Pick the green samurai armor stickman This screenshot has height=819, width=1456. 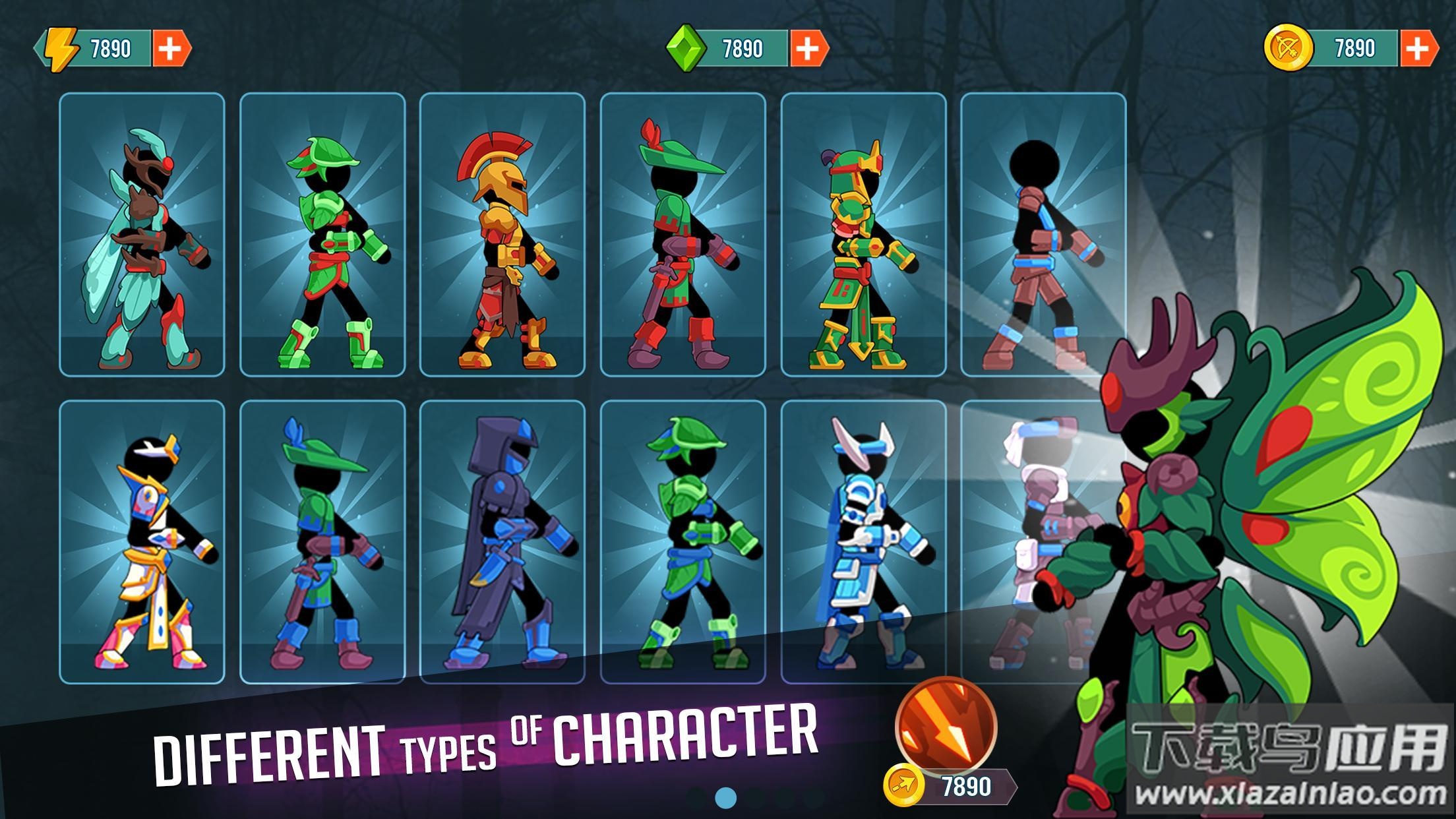[x=863, y=235]
